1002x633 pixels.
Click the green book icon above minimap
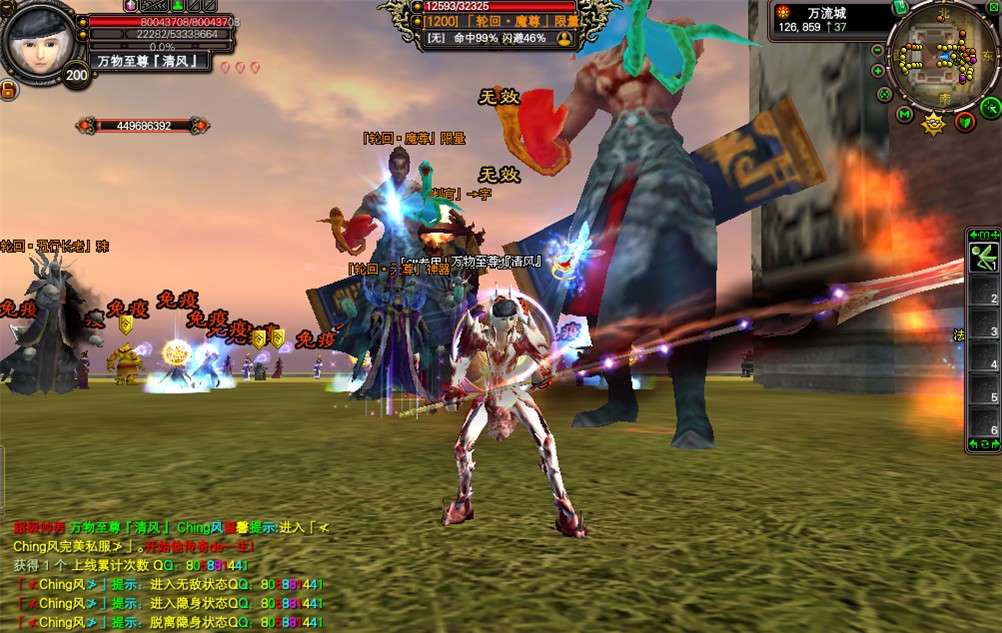coord(899,8)
